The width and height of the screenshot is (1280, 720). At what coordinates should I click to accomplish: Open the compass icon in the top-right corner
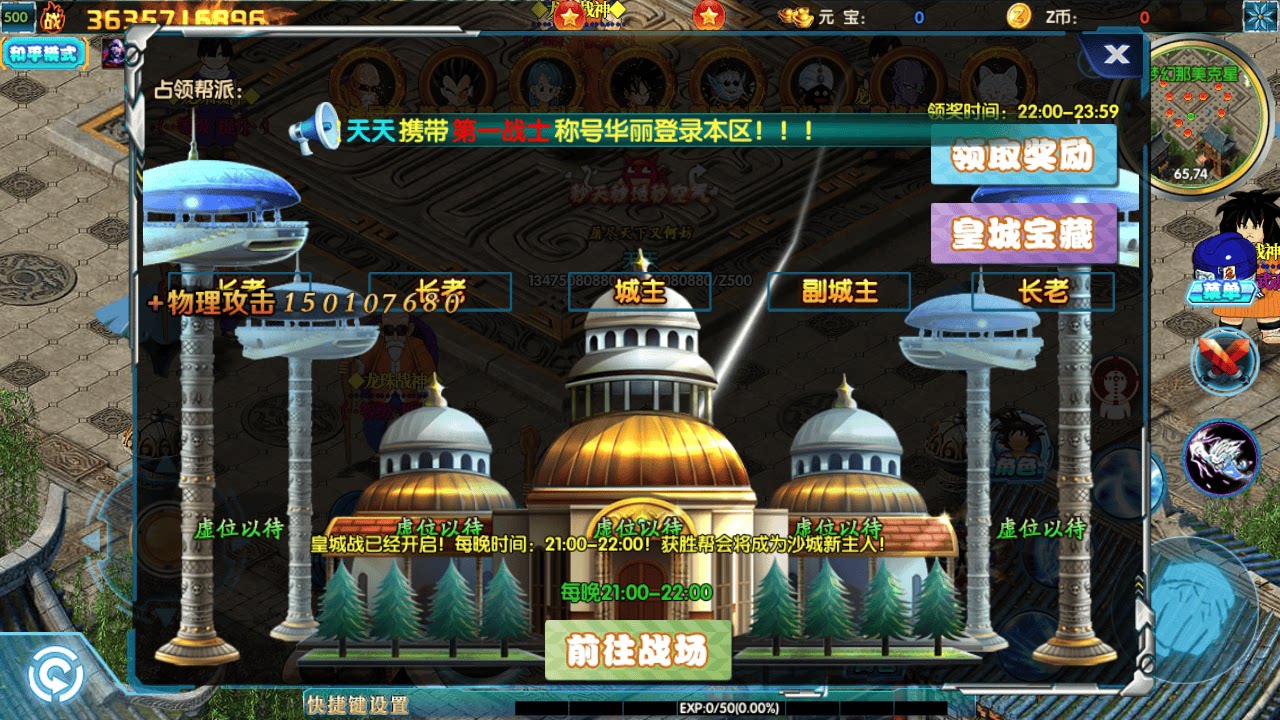tap(1258, 17)
